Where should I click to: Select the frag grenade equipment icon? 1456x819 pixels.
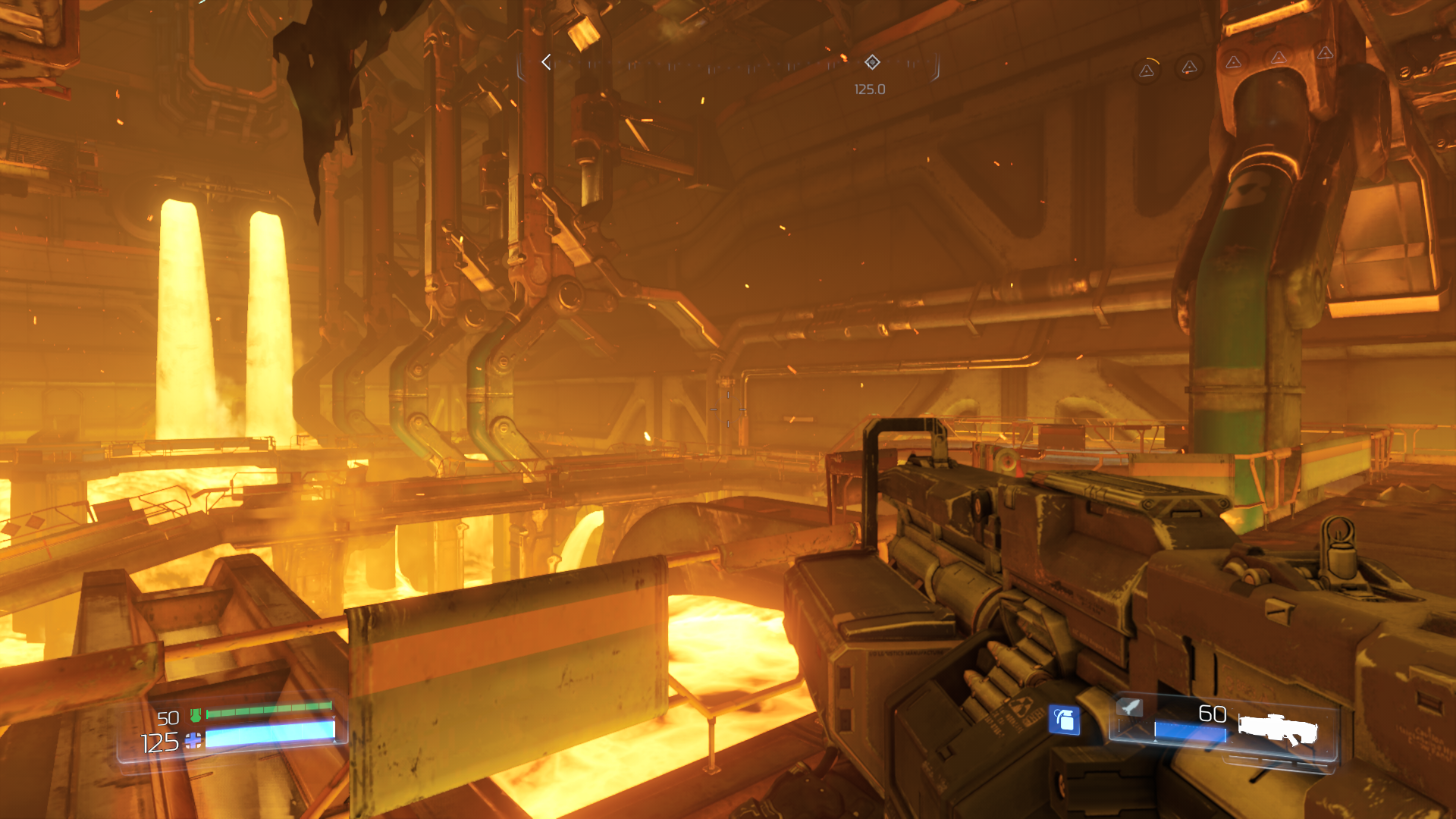click(x=1064, y=720)
